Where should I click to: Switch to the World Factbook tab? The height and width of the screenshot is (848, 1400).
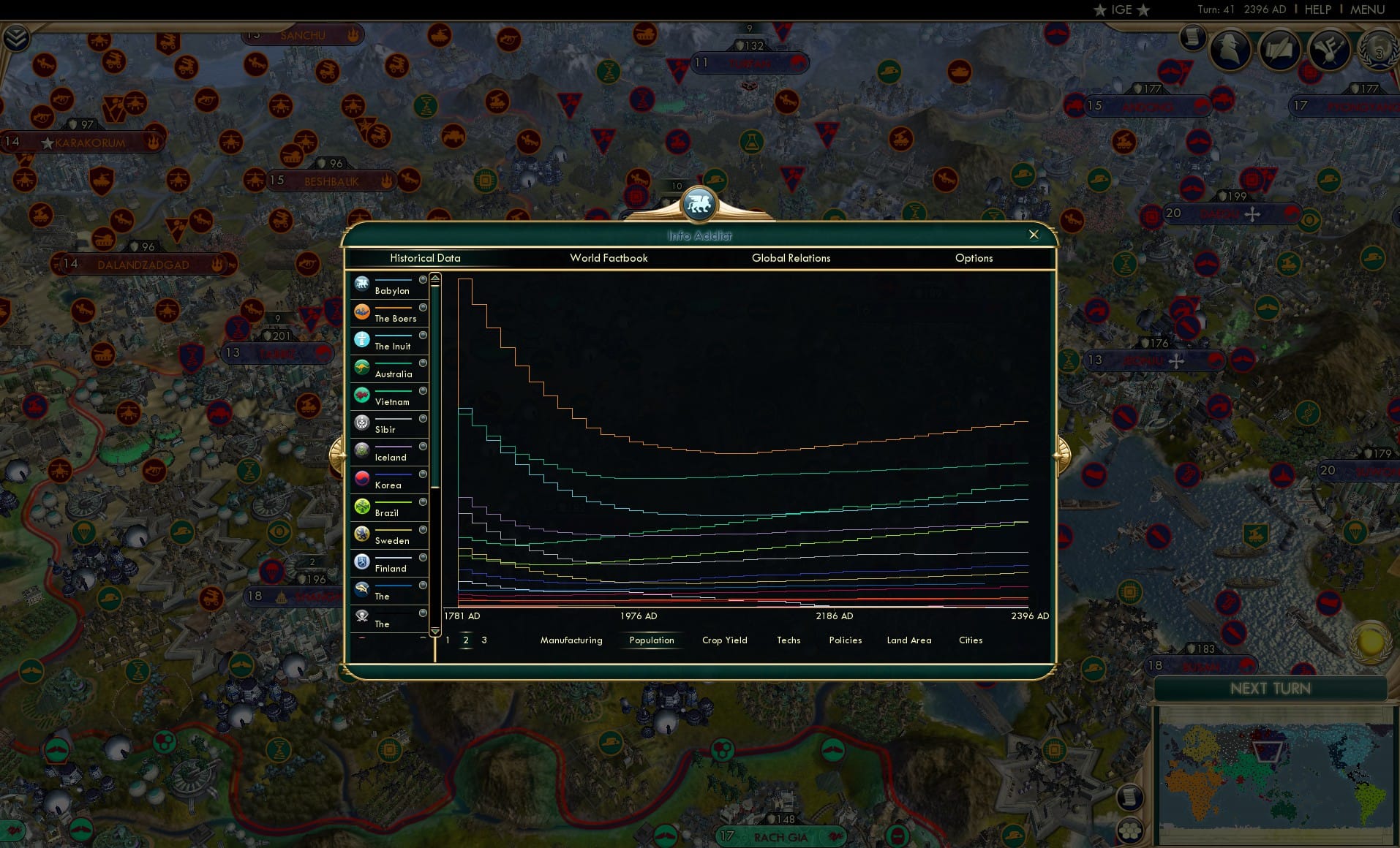coord(609,258)
